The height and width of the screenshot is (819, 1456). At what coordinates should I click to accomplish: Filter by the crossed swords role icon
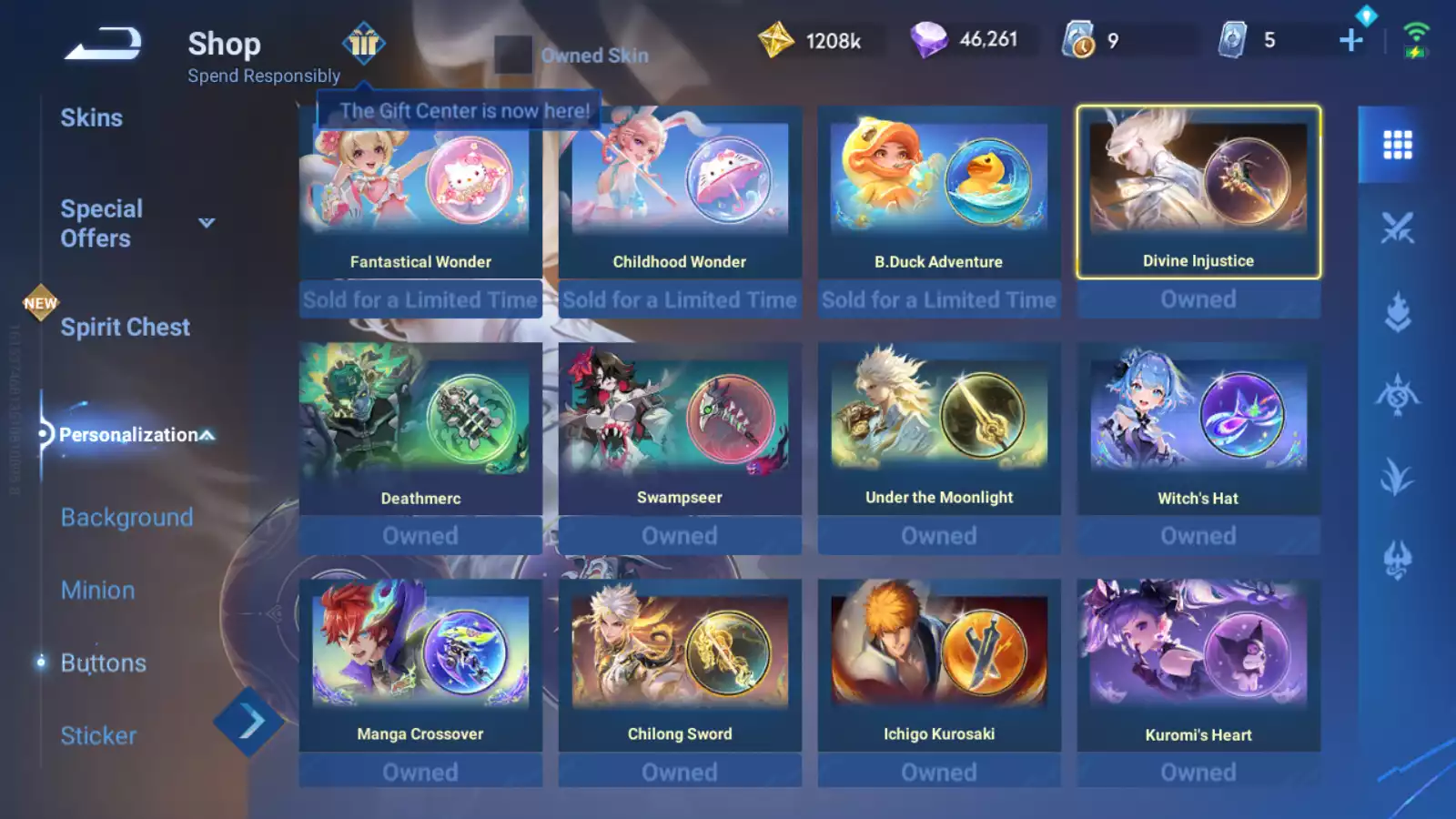coord(1397,227)
